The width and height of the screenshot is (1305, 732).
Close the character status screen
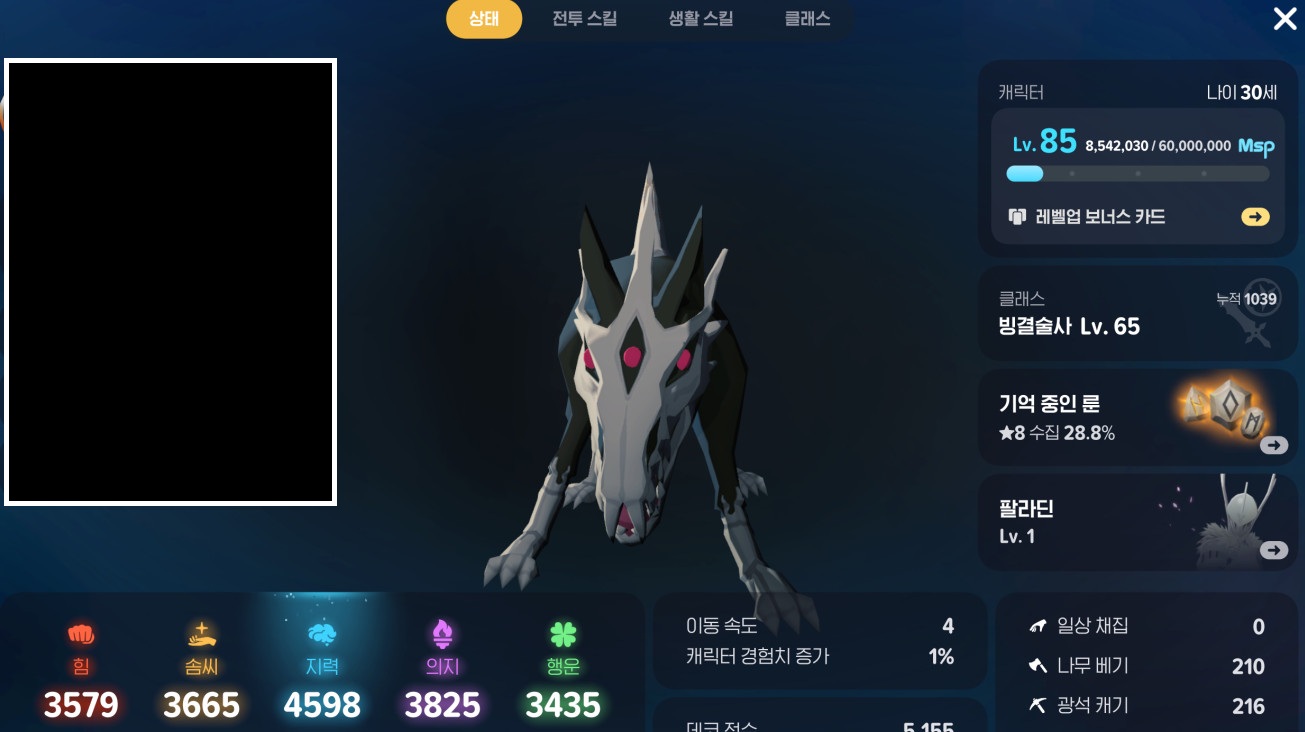coord(1284,19)
